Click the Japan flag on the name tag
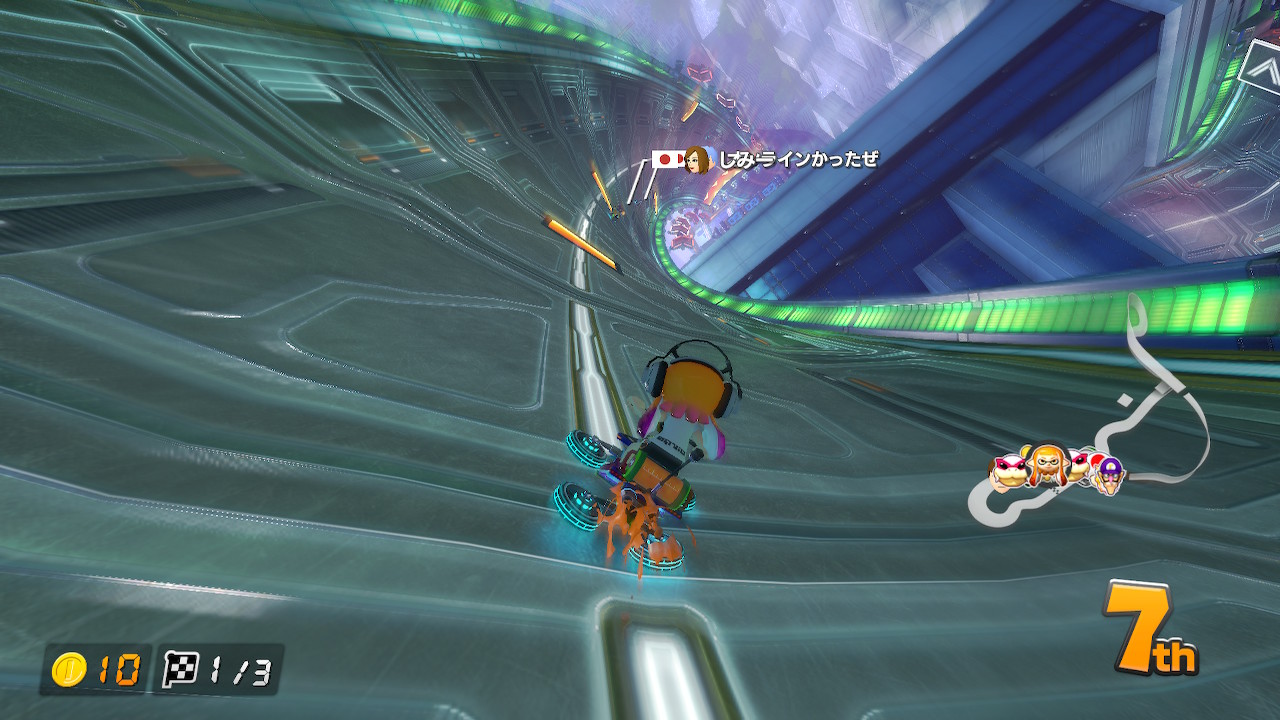The height and width of the screenshot is (720, 1280). (x=666, y=159)
